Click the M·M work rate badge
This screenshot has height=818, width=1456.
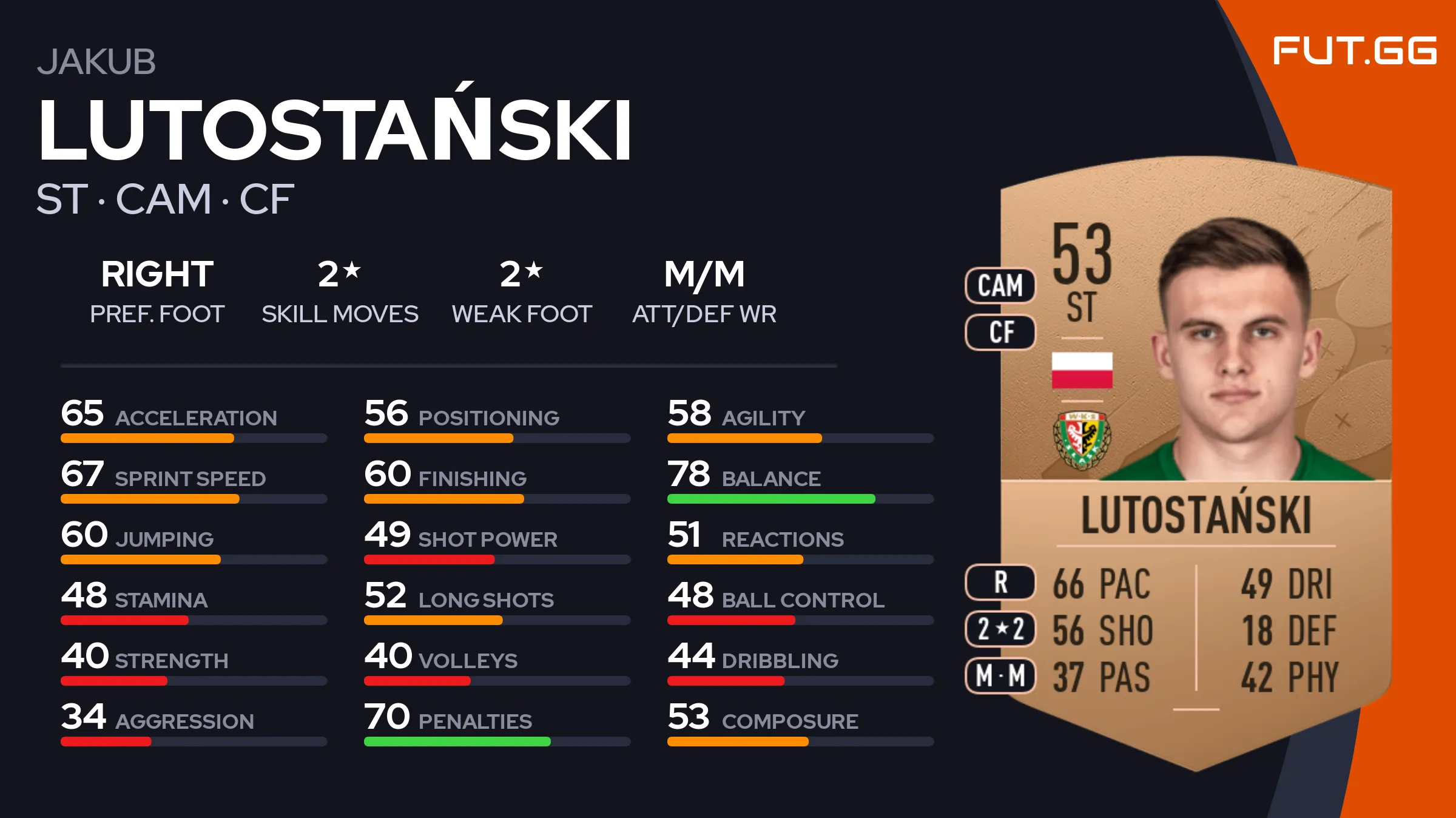point(1000,675)
